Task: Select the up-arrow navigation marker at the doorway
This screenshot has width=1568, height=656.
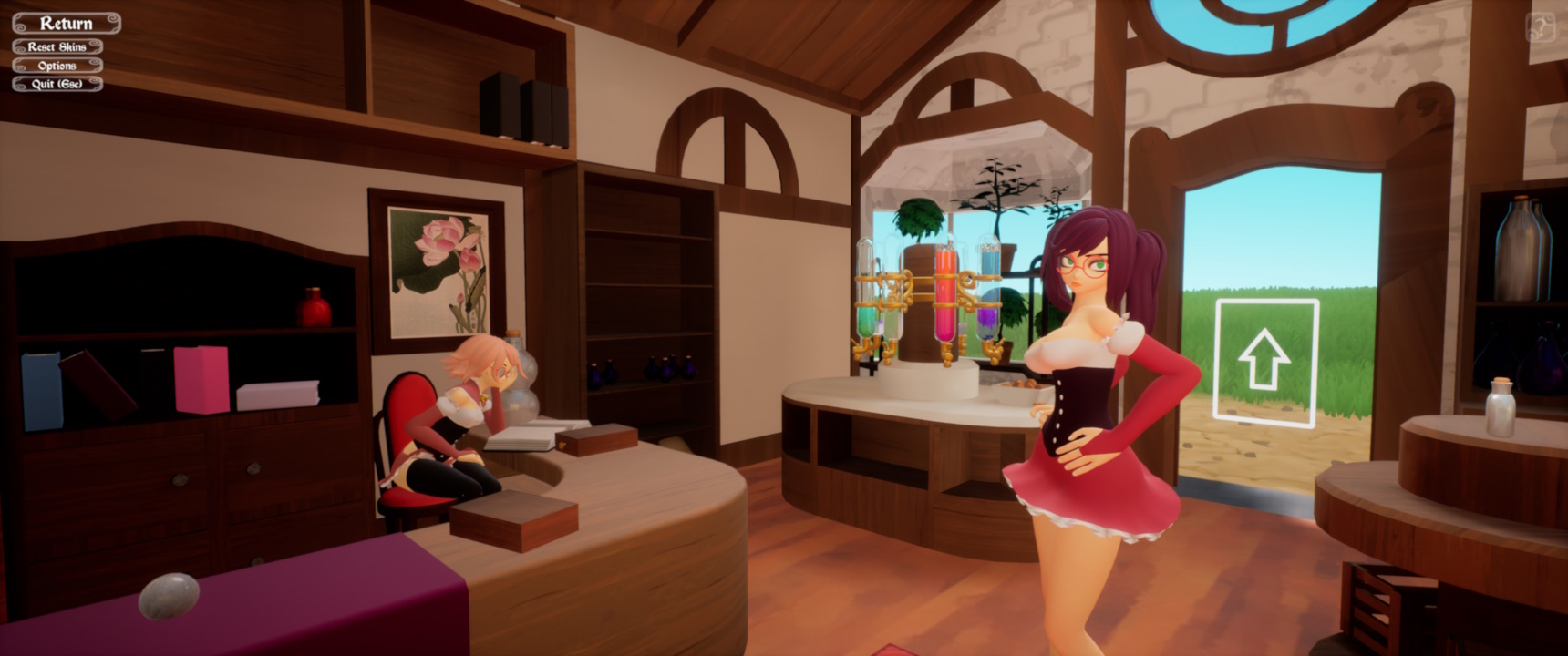Action: pyautogui.click(x=1265, y=362)
